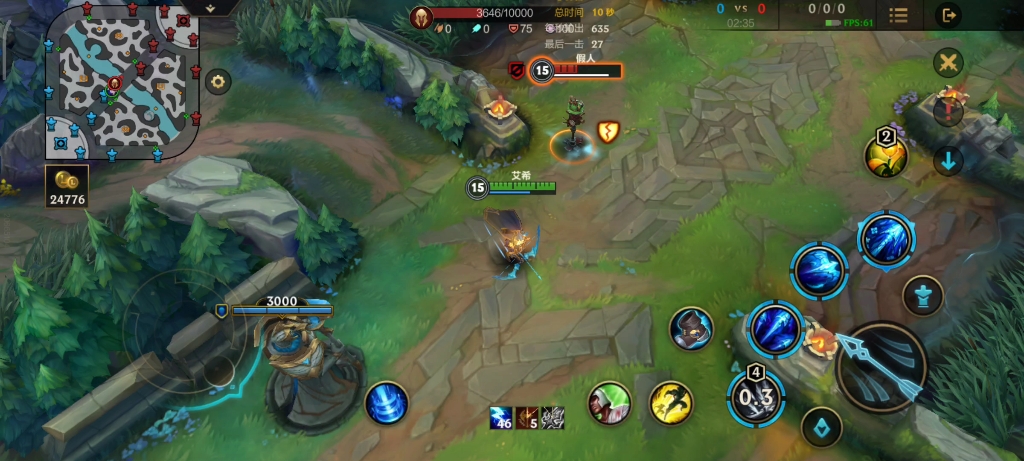Use the top-hat item active
Viewport: 1024px width, 461px height.
tap(692, 328)
